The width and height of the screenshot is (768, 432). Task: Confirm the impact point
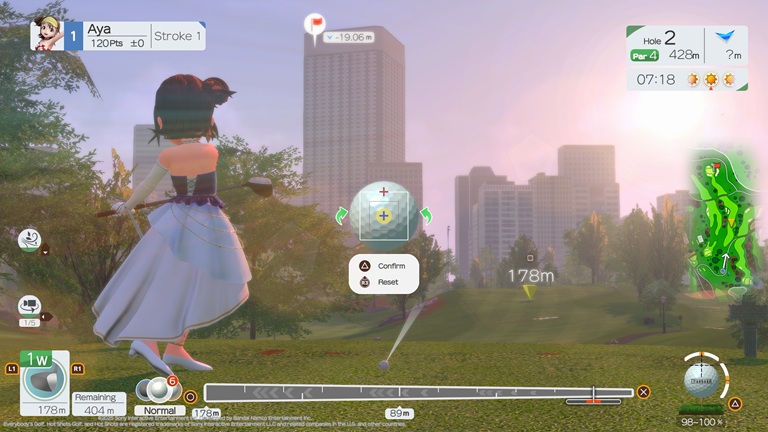pos(383,266)
